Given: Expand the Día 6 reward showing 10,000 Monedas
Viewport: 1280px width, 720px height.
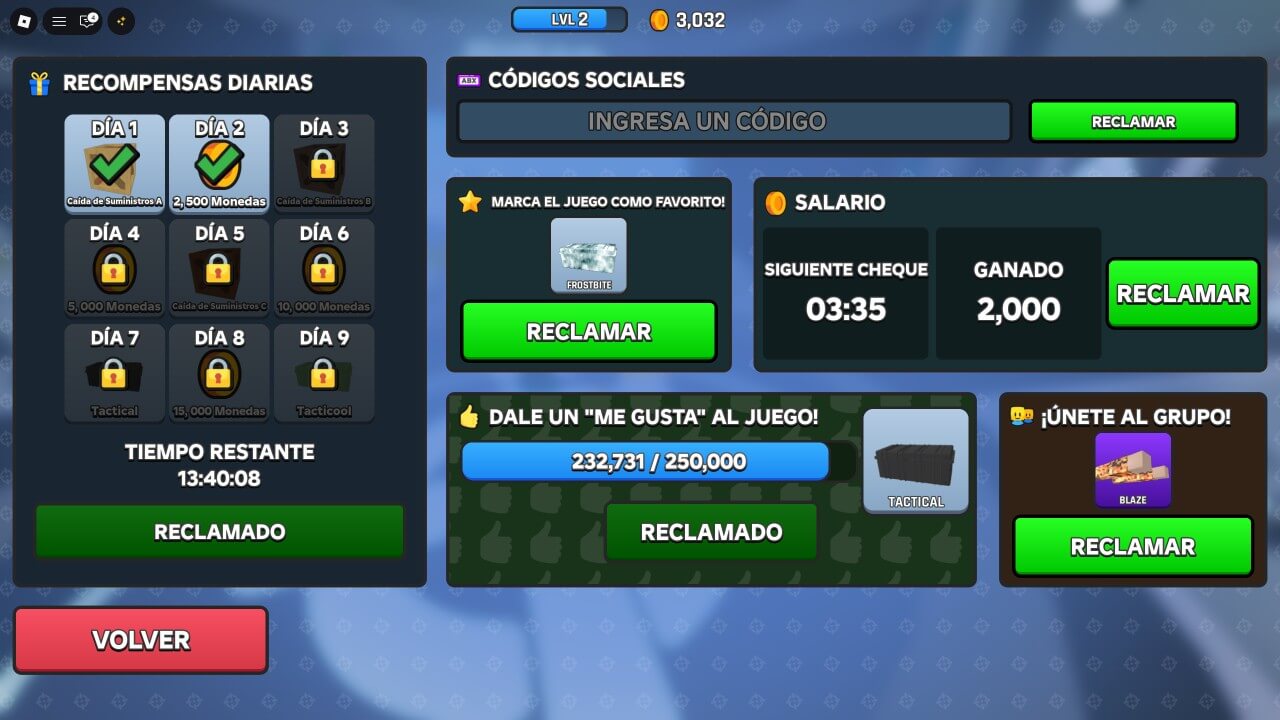Looking at the screenshot, I should tap(324, 268).
